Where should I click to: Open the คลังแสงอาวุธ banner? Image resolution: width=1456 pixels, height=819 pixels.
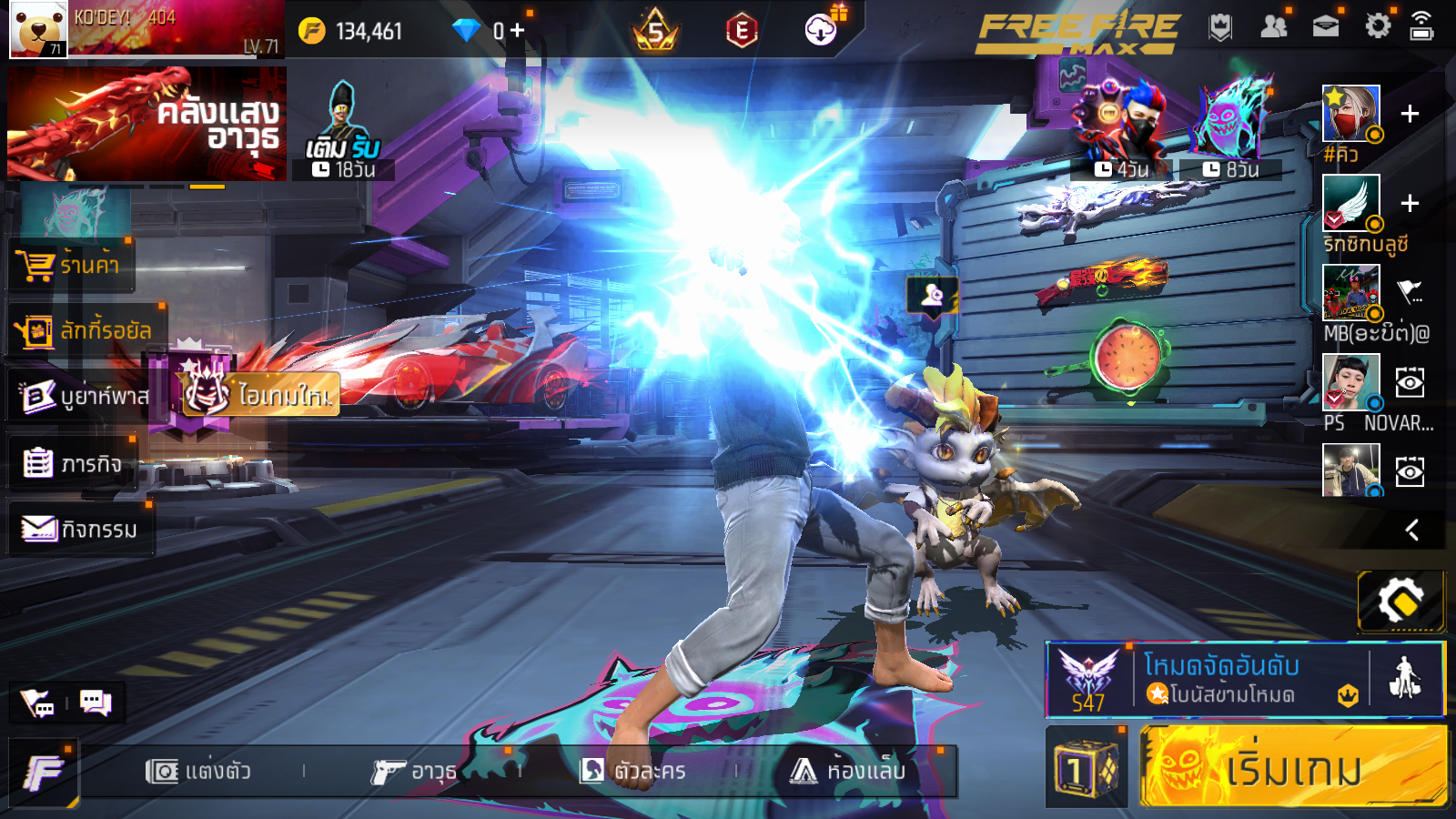click(x=147, y=124)
